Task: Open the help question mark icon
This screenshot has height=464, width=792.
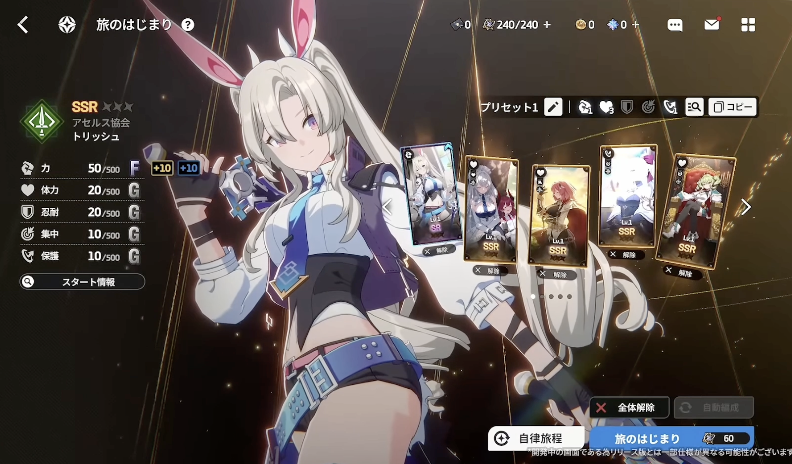Action: pyautogui.click(x=188, y=25)
